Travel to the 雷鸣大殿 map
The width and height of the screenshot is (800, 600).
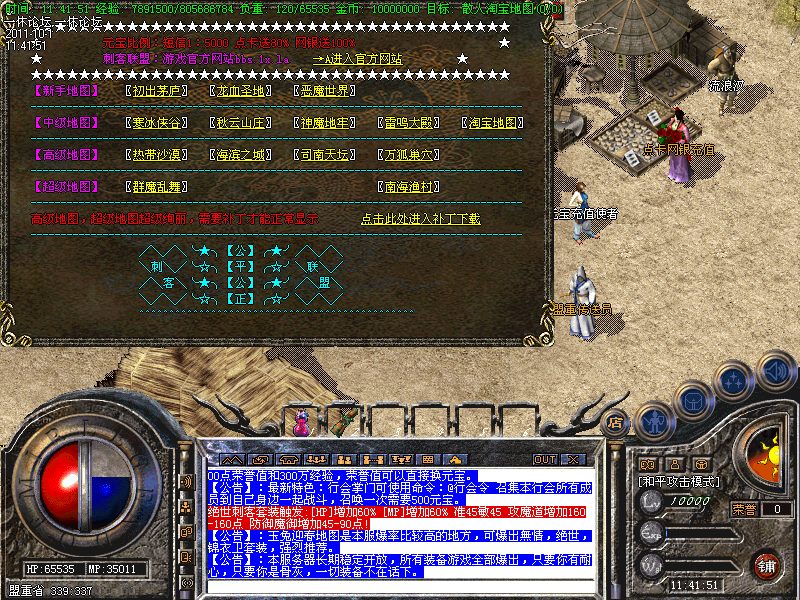pos(410,123)
